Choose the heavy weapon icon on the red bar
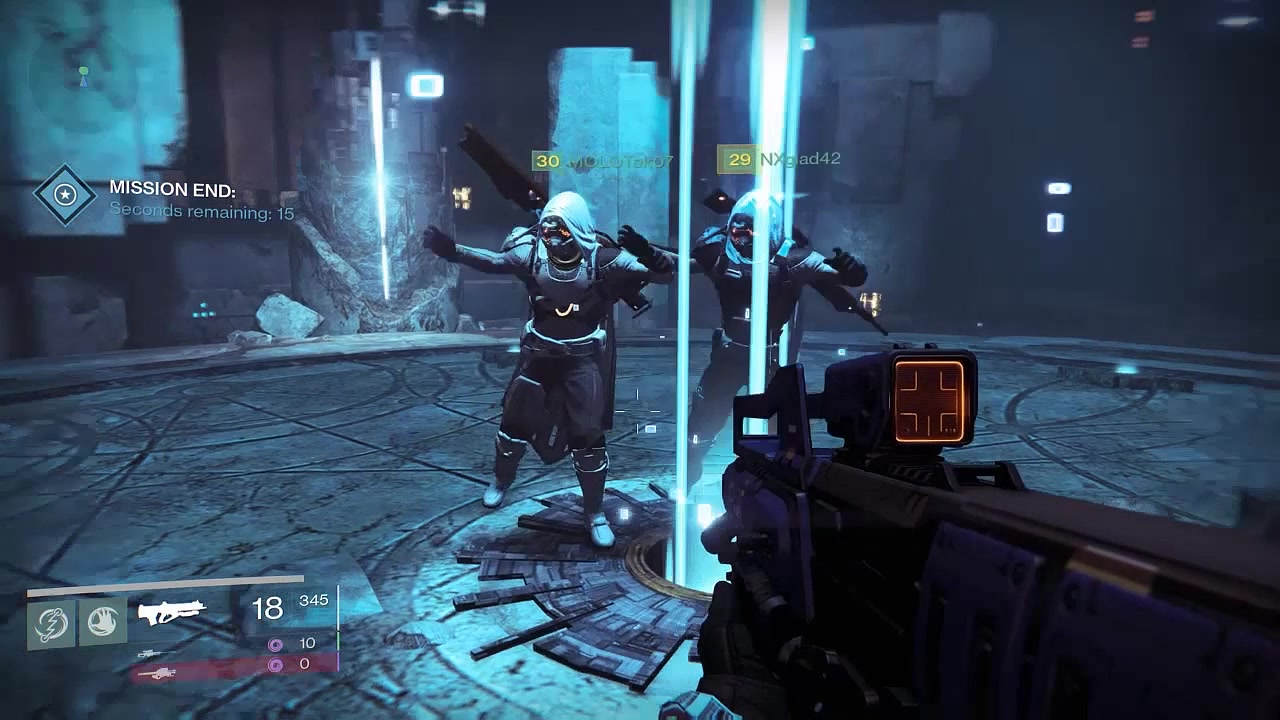This screenshot has width=1280, height=720. pyautogui.click(x=159, y=673)
